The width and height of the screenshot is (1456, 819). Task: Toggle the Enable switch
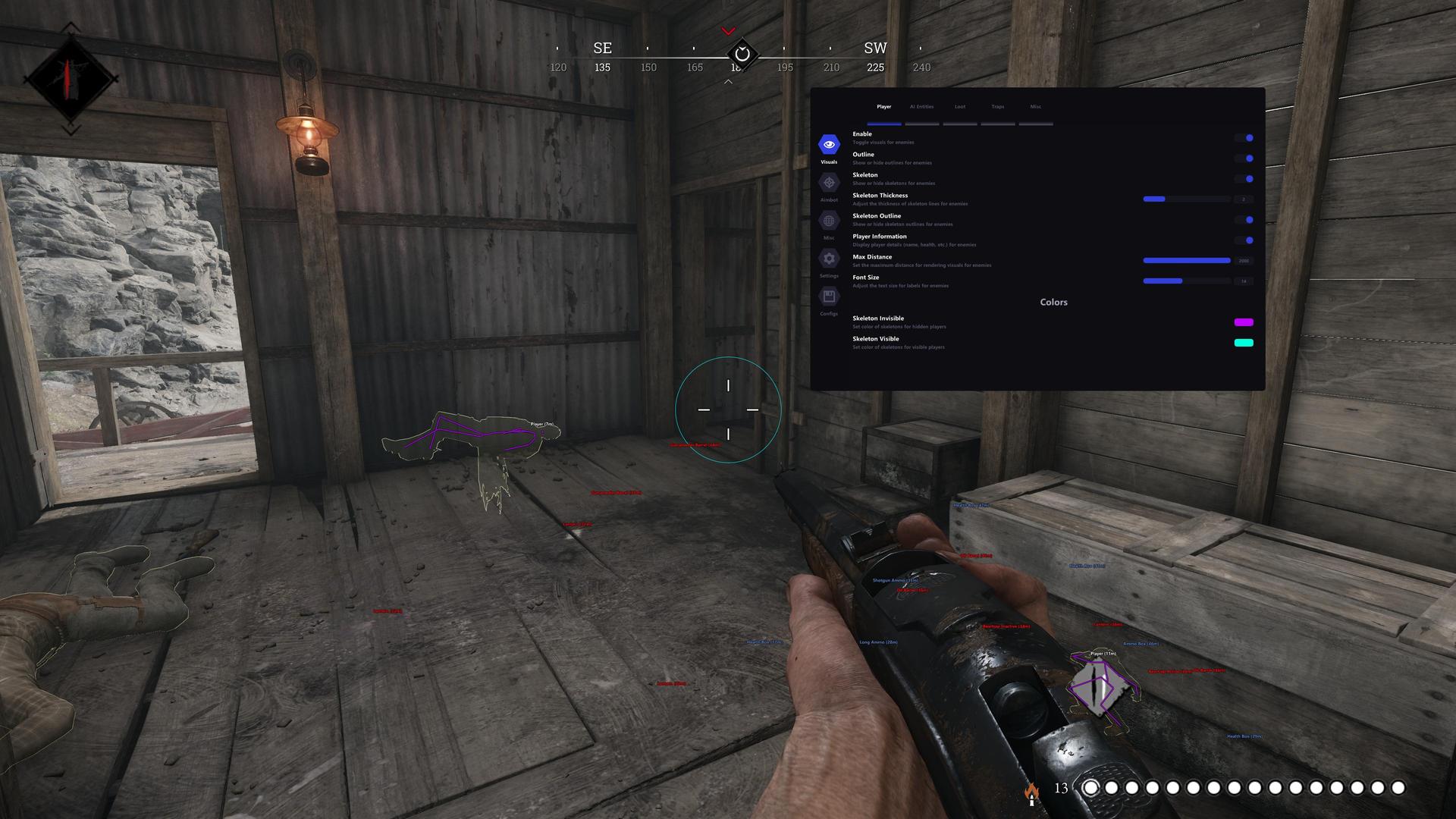[x=1244, y=138]
